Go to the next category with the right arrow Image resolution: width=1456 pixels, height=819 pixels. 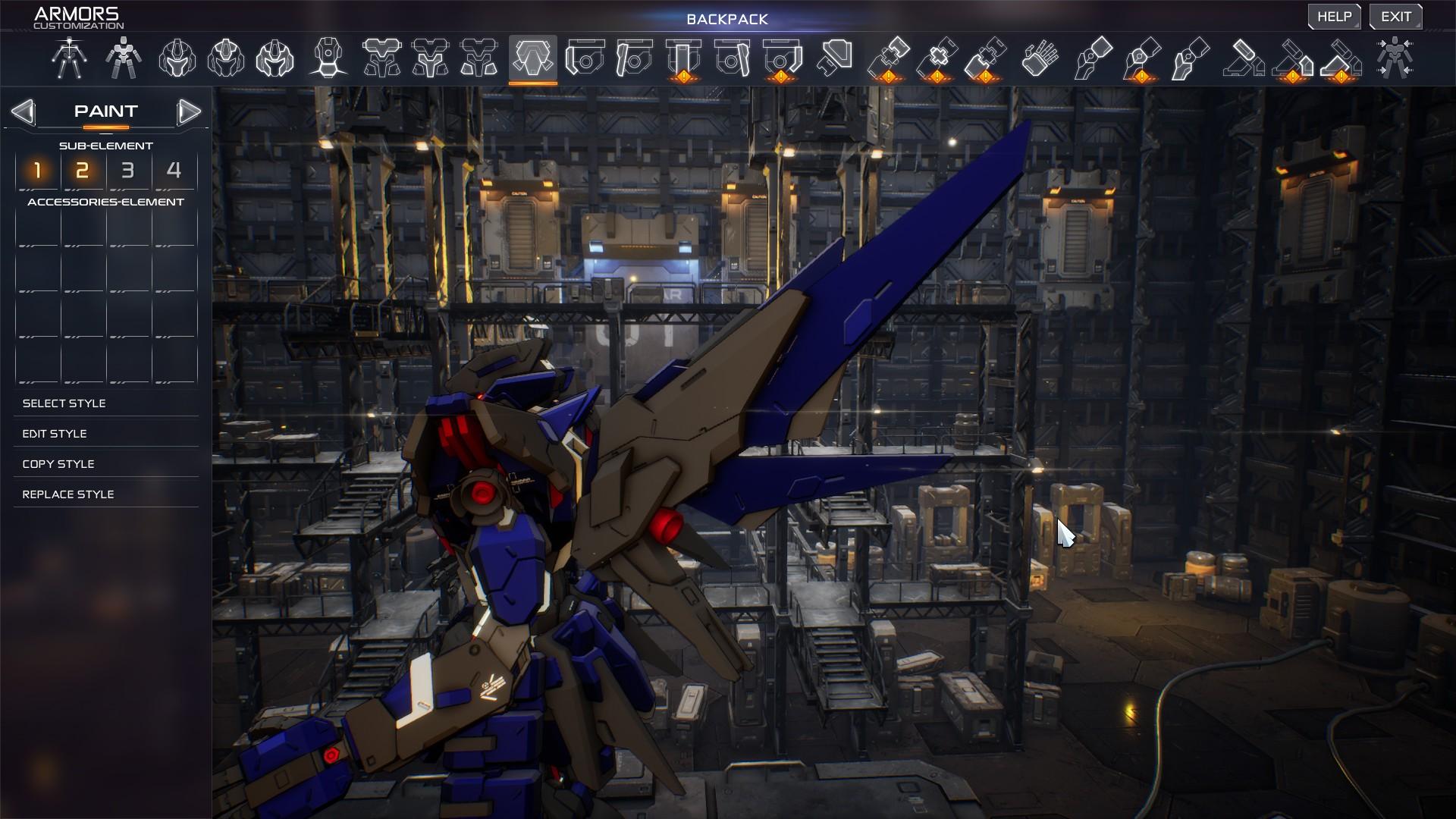[x=189, y=112]
